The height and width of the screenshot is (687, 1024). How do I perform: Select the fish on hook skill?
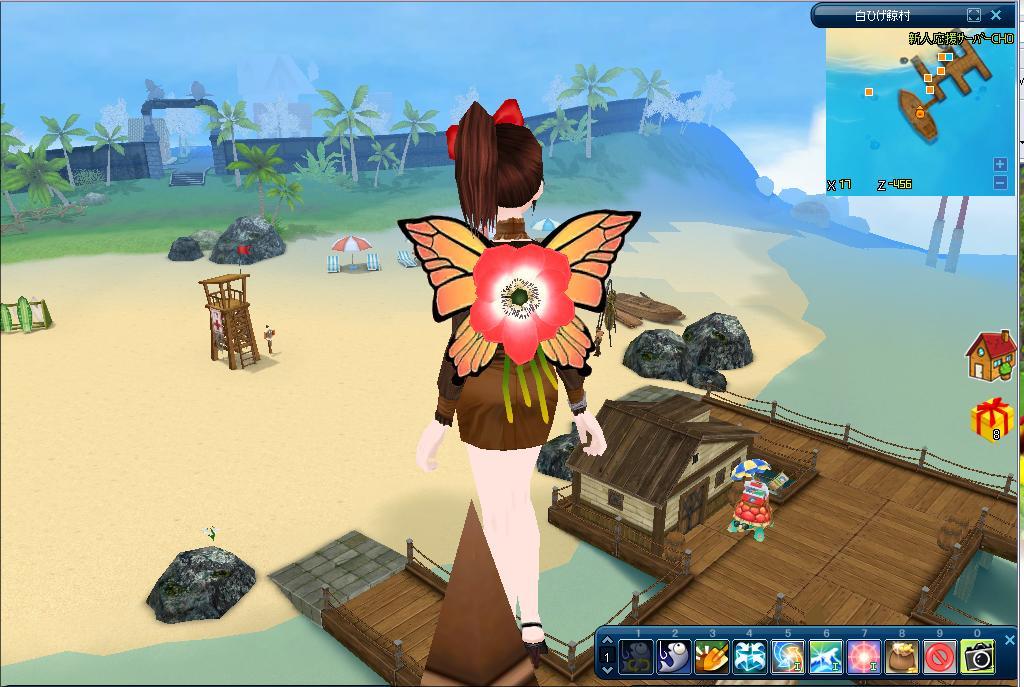coord(674,657)
